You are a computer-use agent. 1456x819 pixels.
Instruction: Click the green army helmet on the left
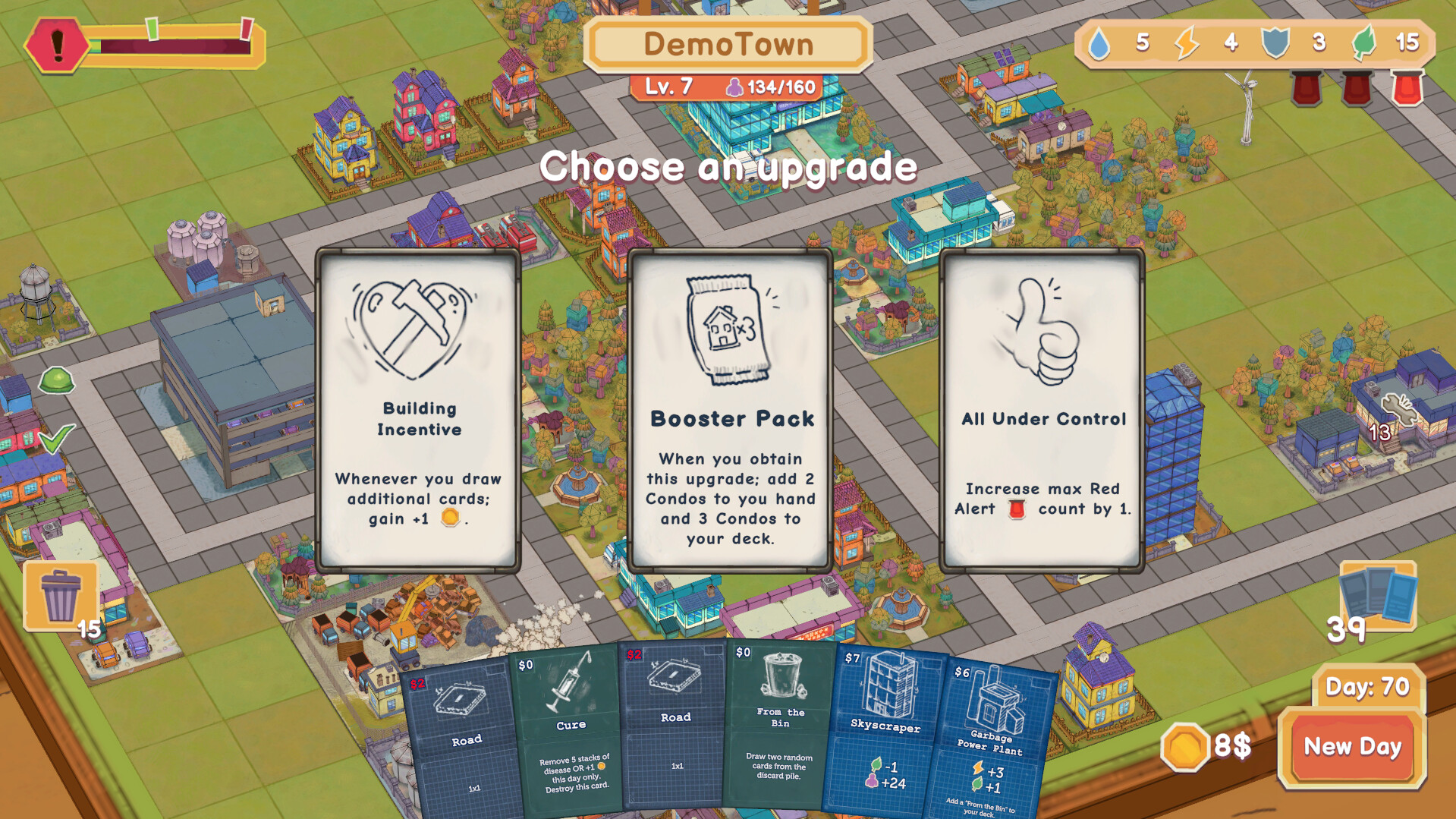pos(56,382)
